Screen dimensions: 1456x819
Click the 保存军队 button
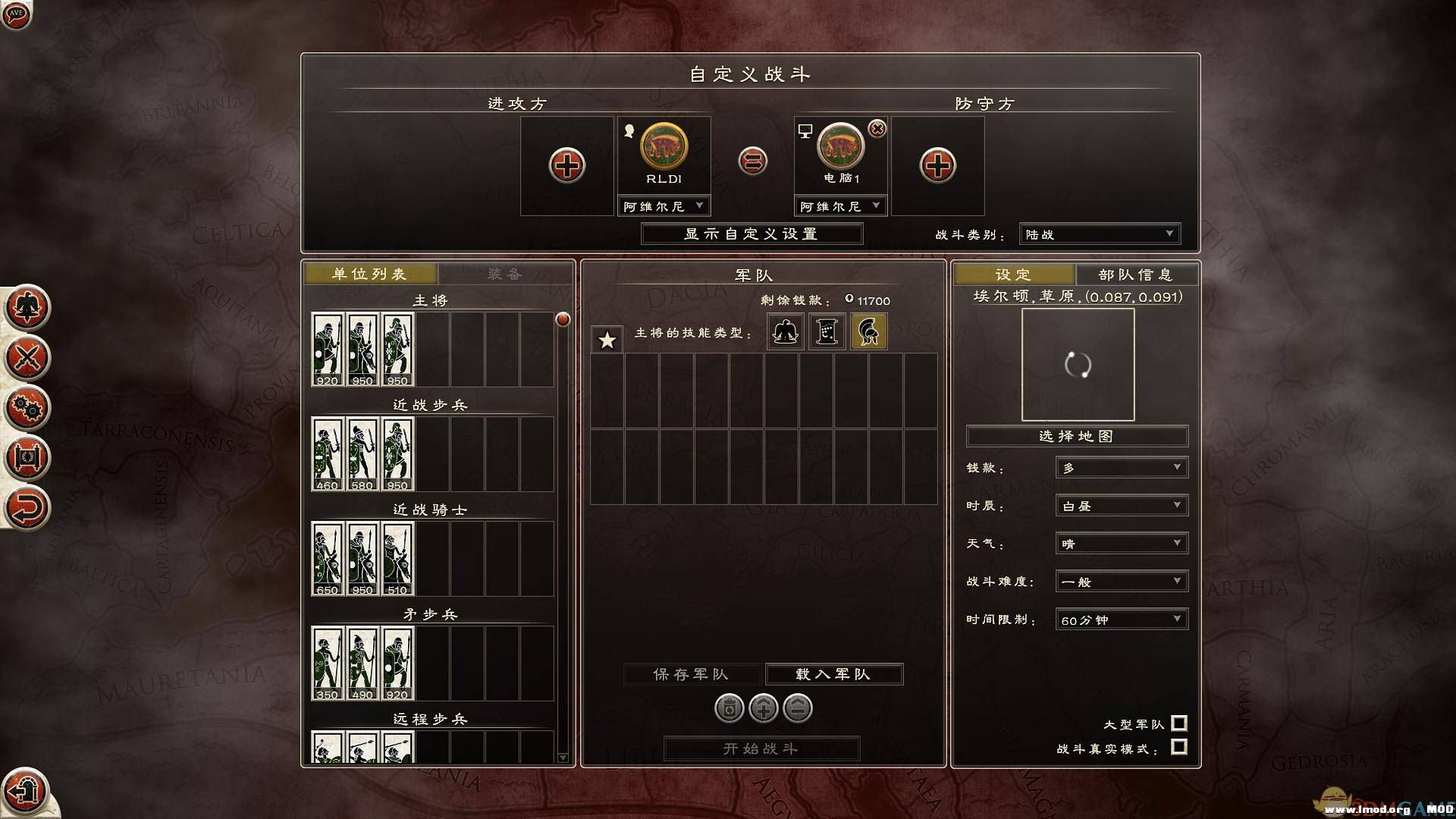pos(692,673)
